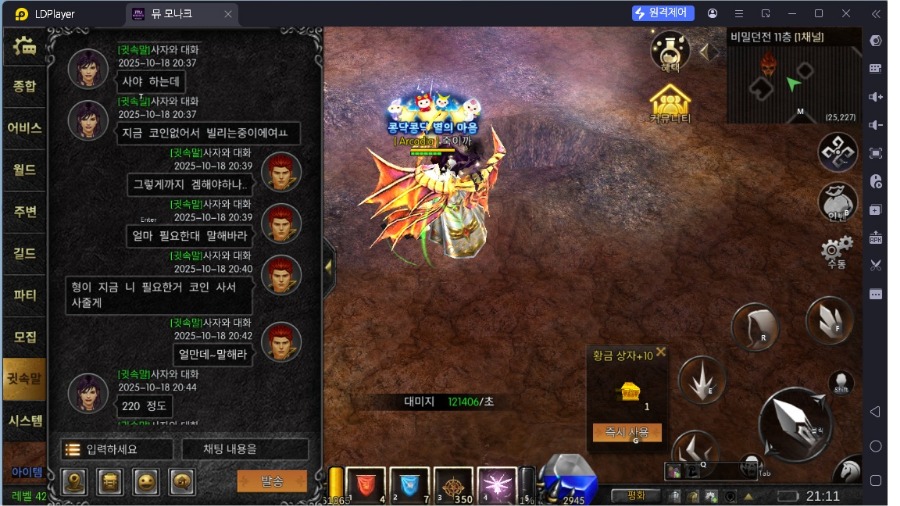Switch to the 종합 chat tab
This screenshot has height=506, width=900.
coord(24,86)
